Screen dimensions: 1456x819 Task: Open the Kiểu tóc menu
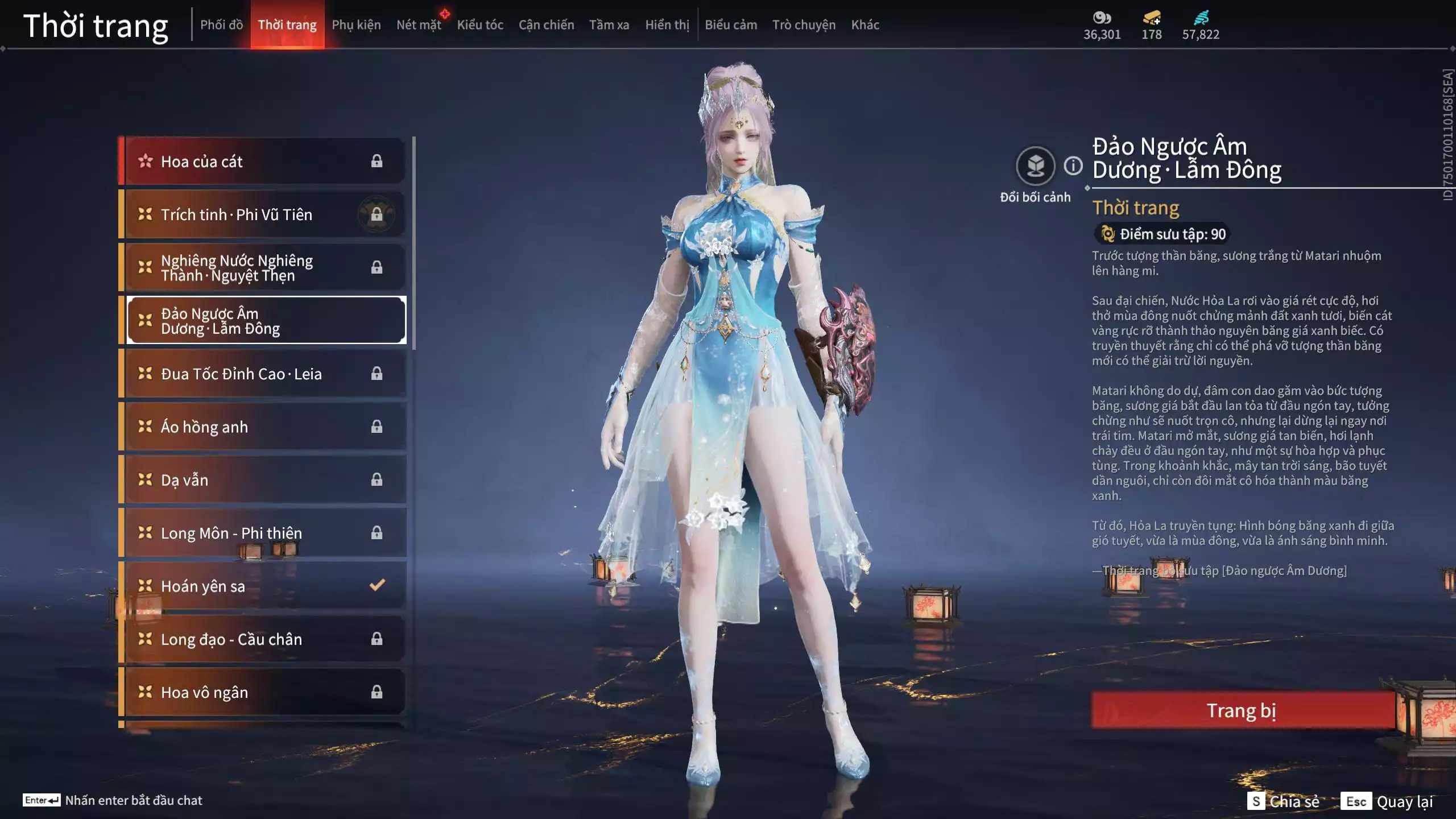coord(481,24)
